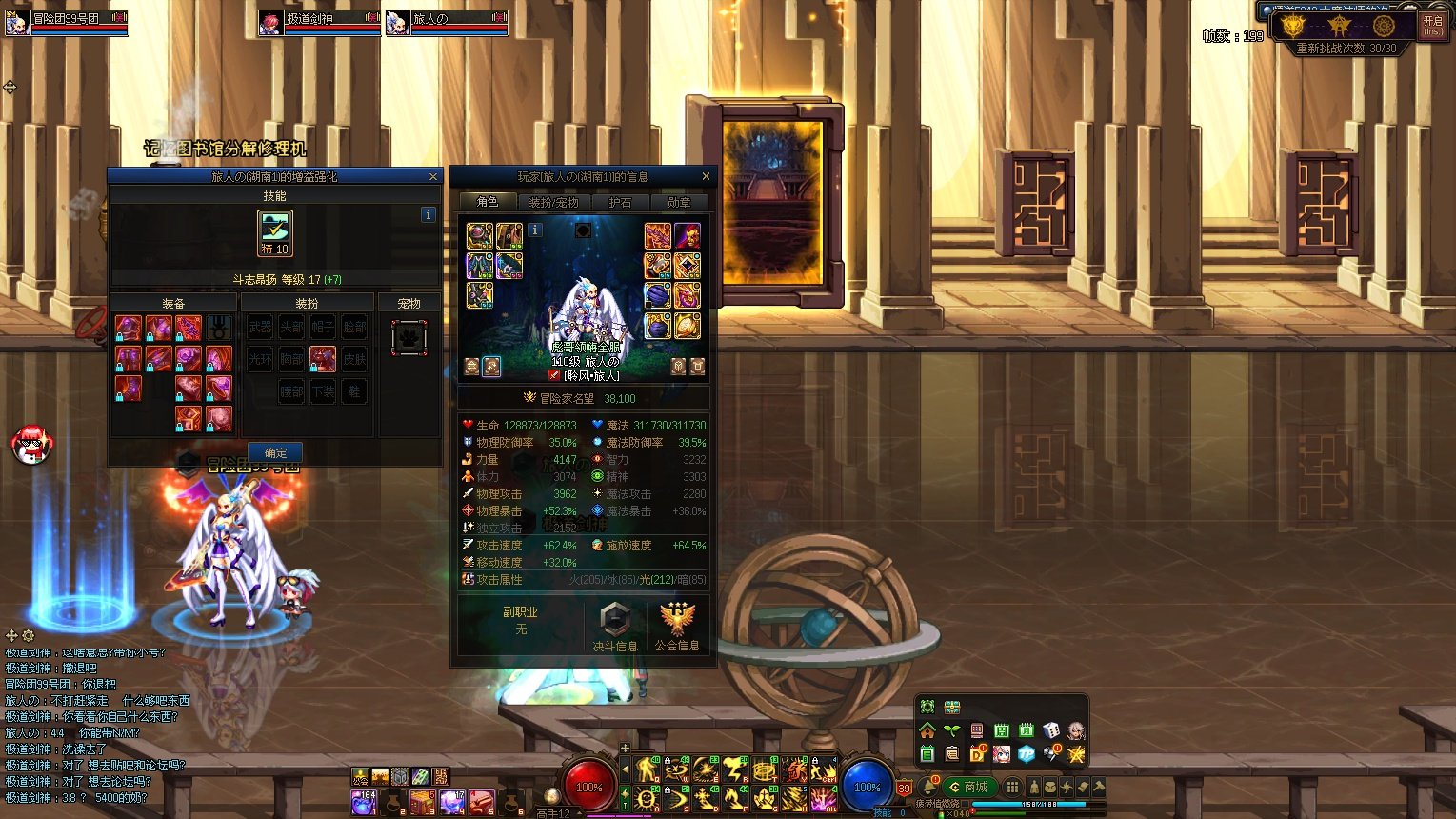Toggle the 开启 button at top right

pyautogui.click(x=1432, y=26)
